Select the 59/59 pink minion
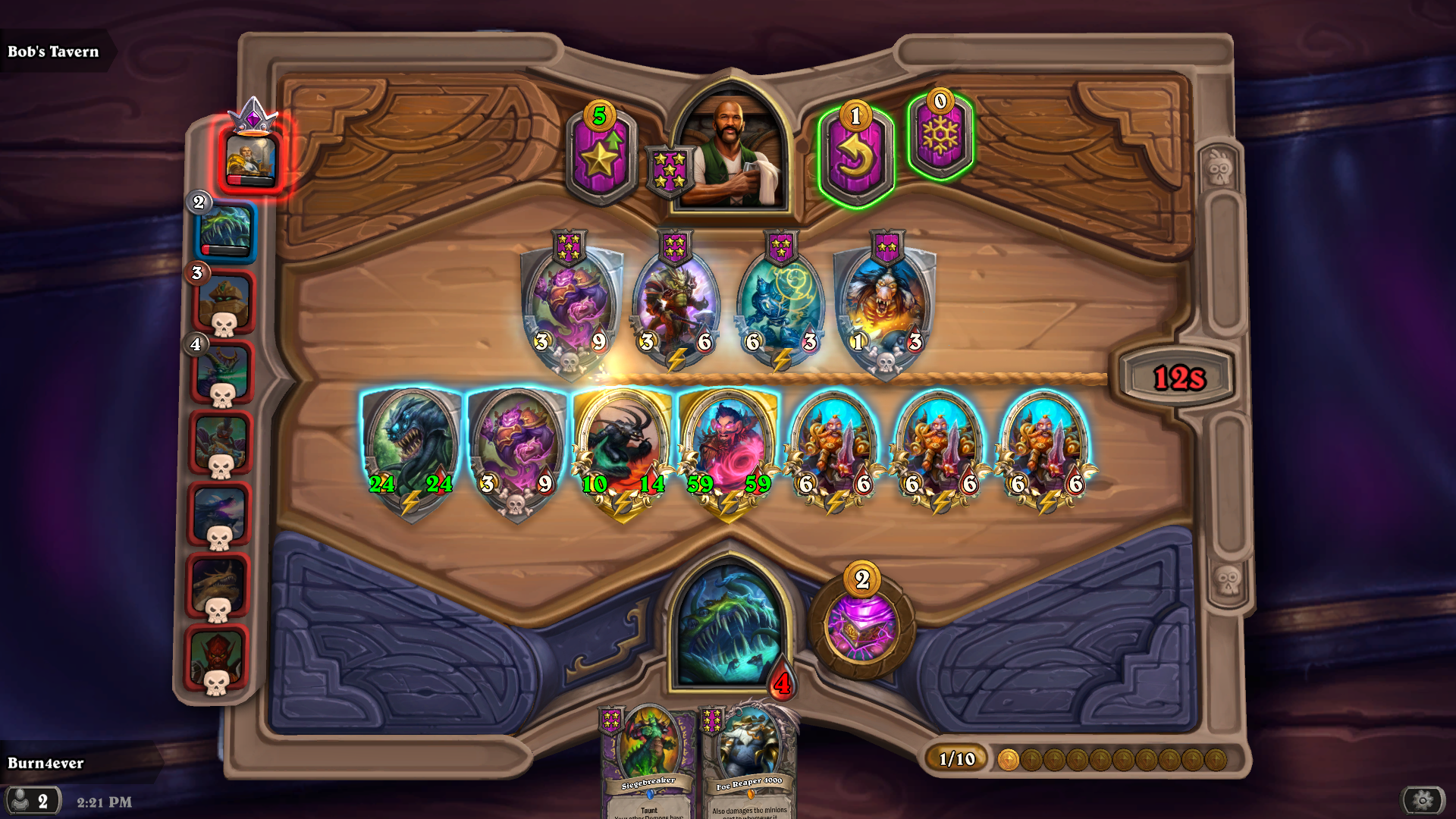Screen dimensions: 1456x819 pos(730,447)
